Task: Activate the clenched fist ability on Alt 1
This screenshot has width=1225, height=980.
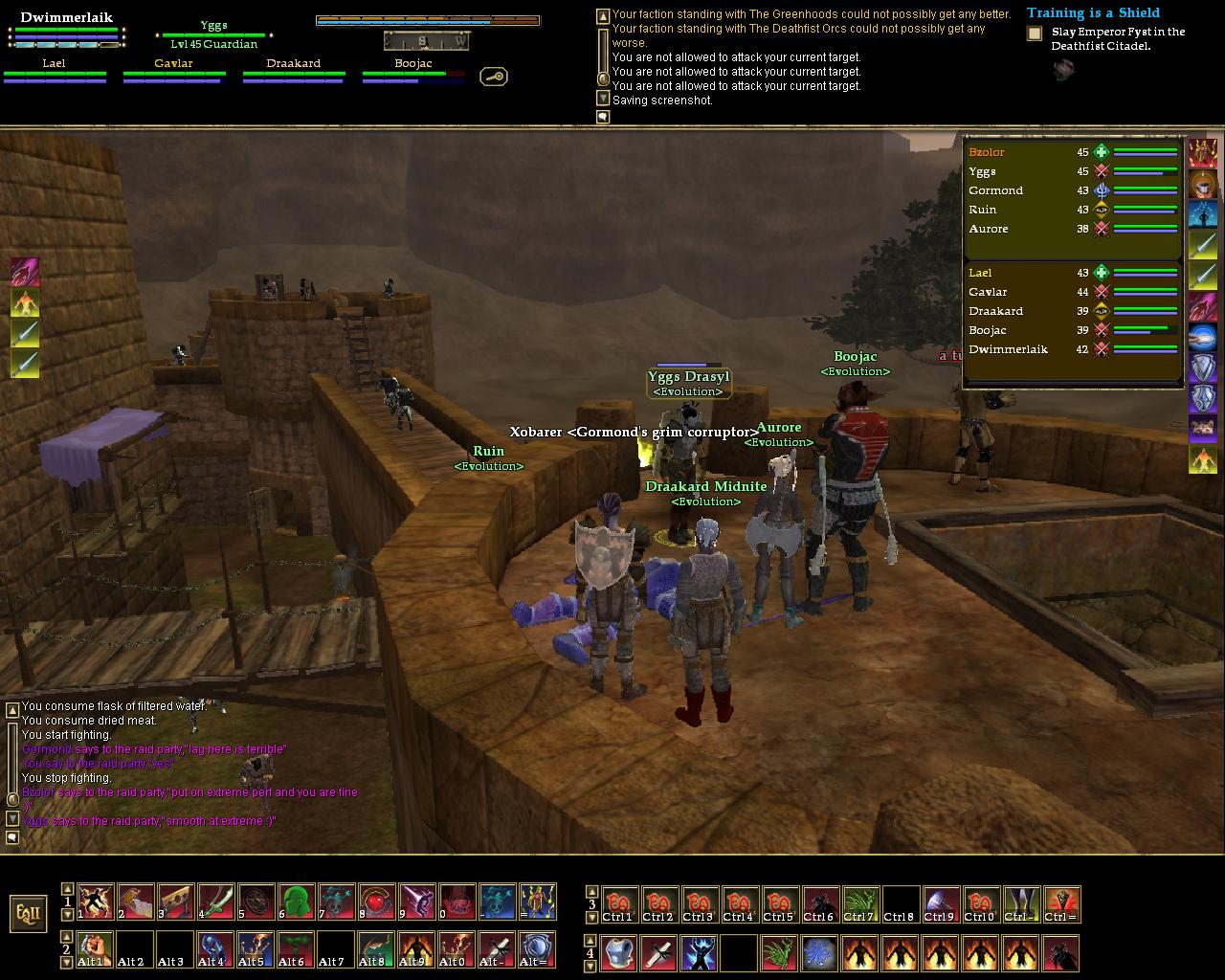Action: coord(95,948)
